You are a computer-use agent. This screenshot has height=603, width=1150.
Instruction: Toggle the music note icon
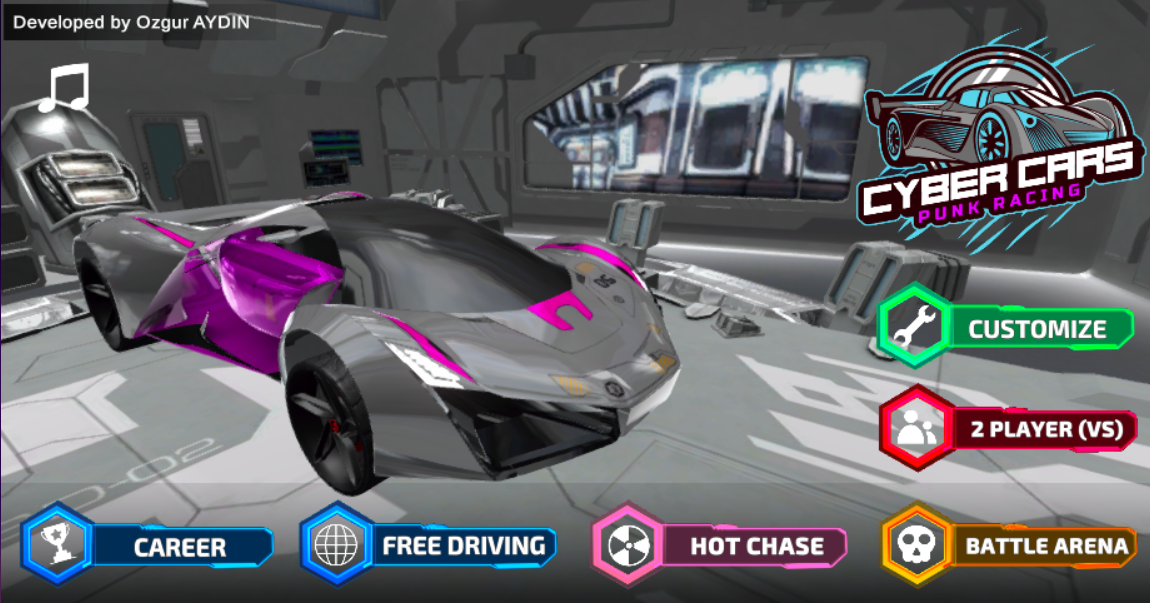click(64, 88)
